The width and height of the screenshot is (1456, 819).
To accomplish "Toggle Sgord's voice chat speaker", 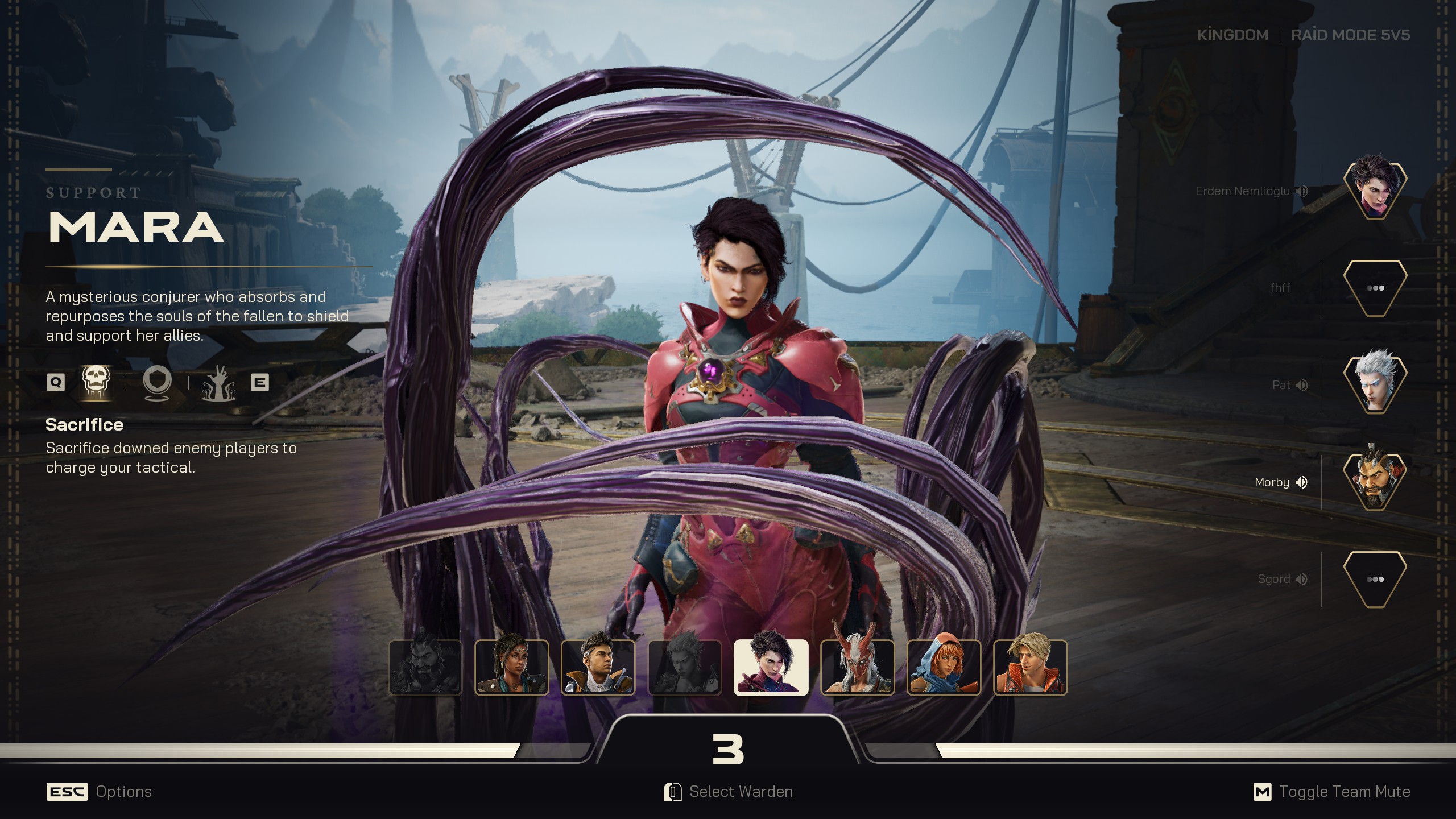I will coord(1302,579).
